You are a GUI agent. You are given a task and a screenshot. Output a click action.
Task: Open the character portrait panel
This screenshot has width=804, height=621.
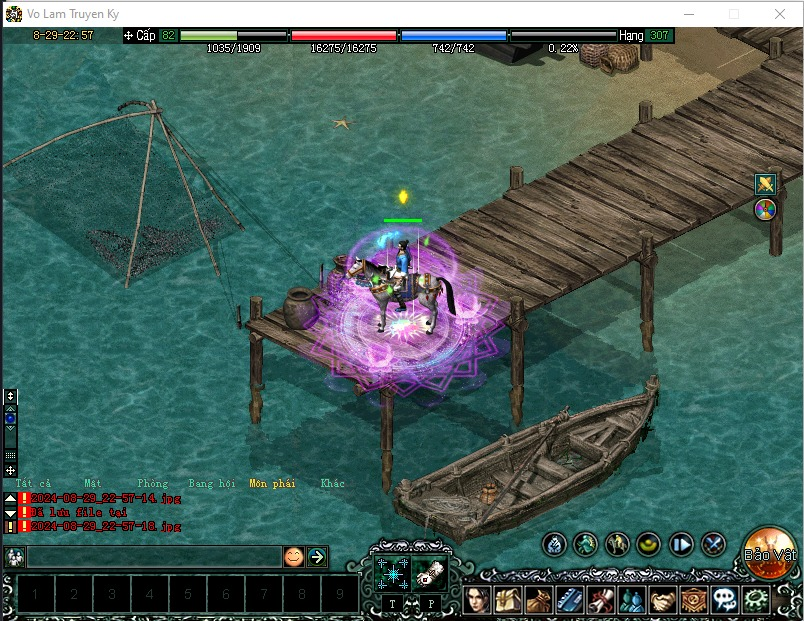pos(476,600)
